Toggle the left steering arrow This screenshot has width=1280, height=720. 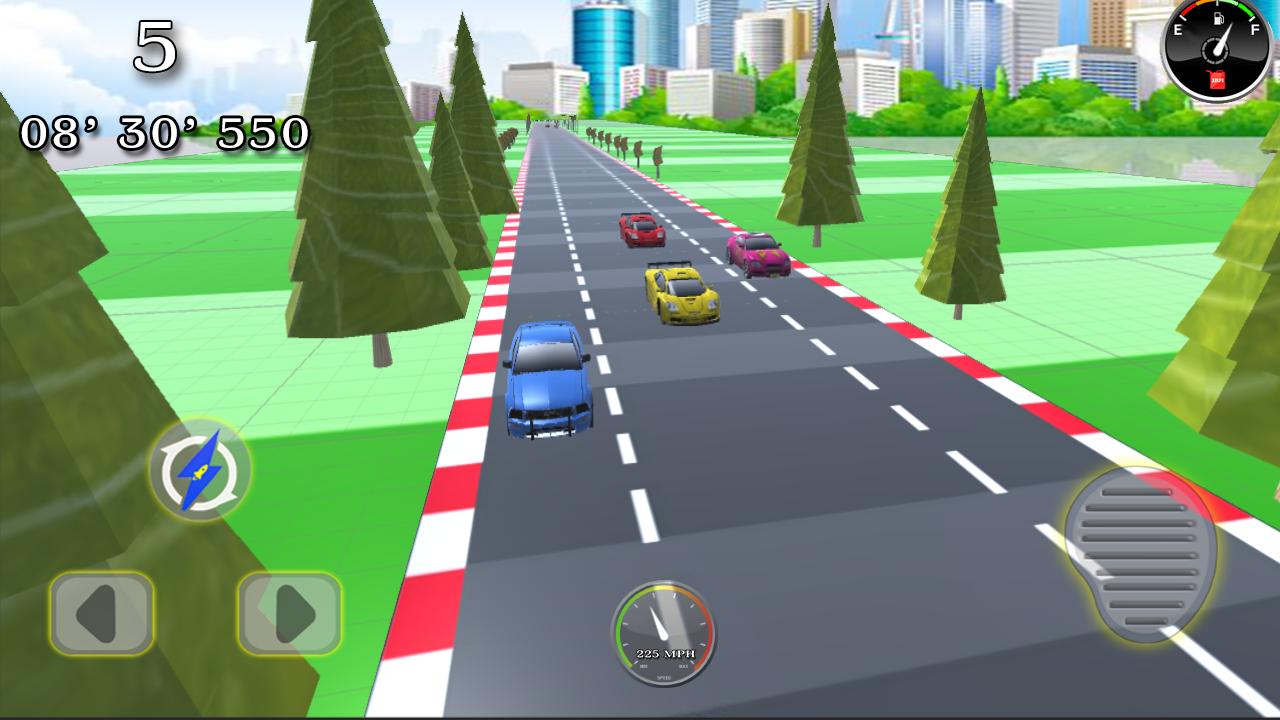click(100, 611)
